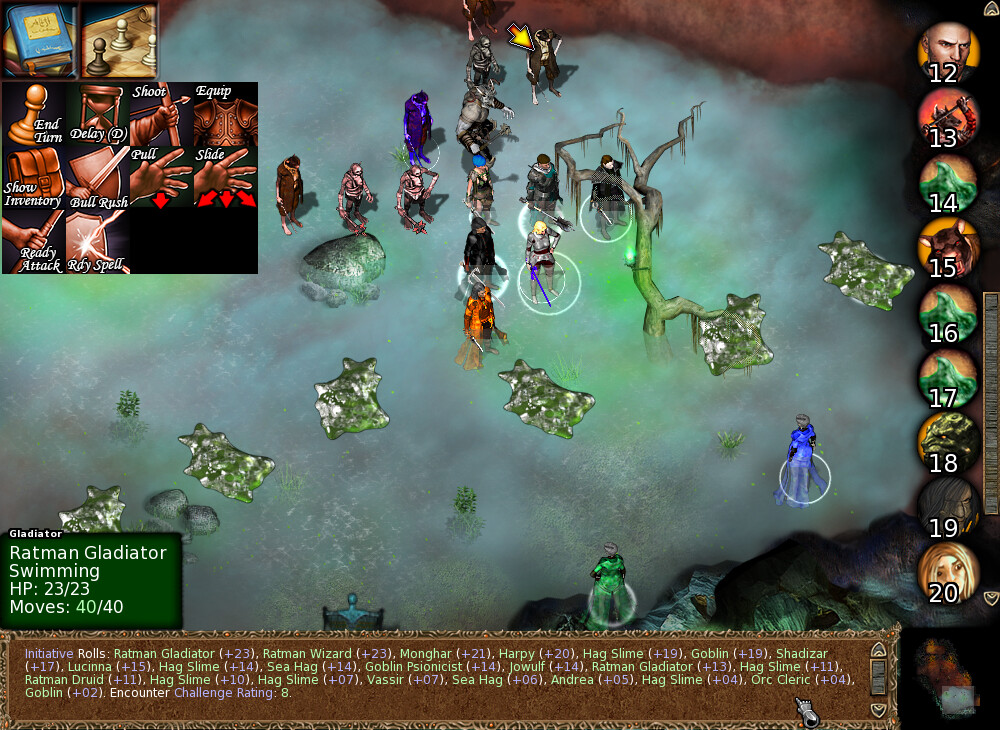Select the Rdy Spell action
The height and width of the screenshot is (730, 1000).
coord(96,241)
